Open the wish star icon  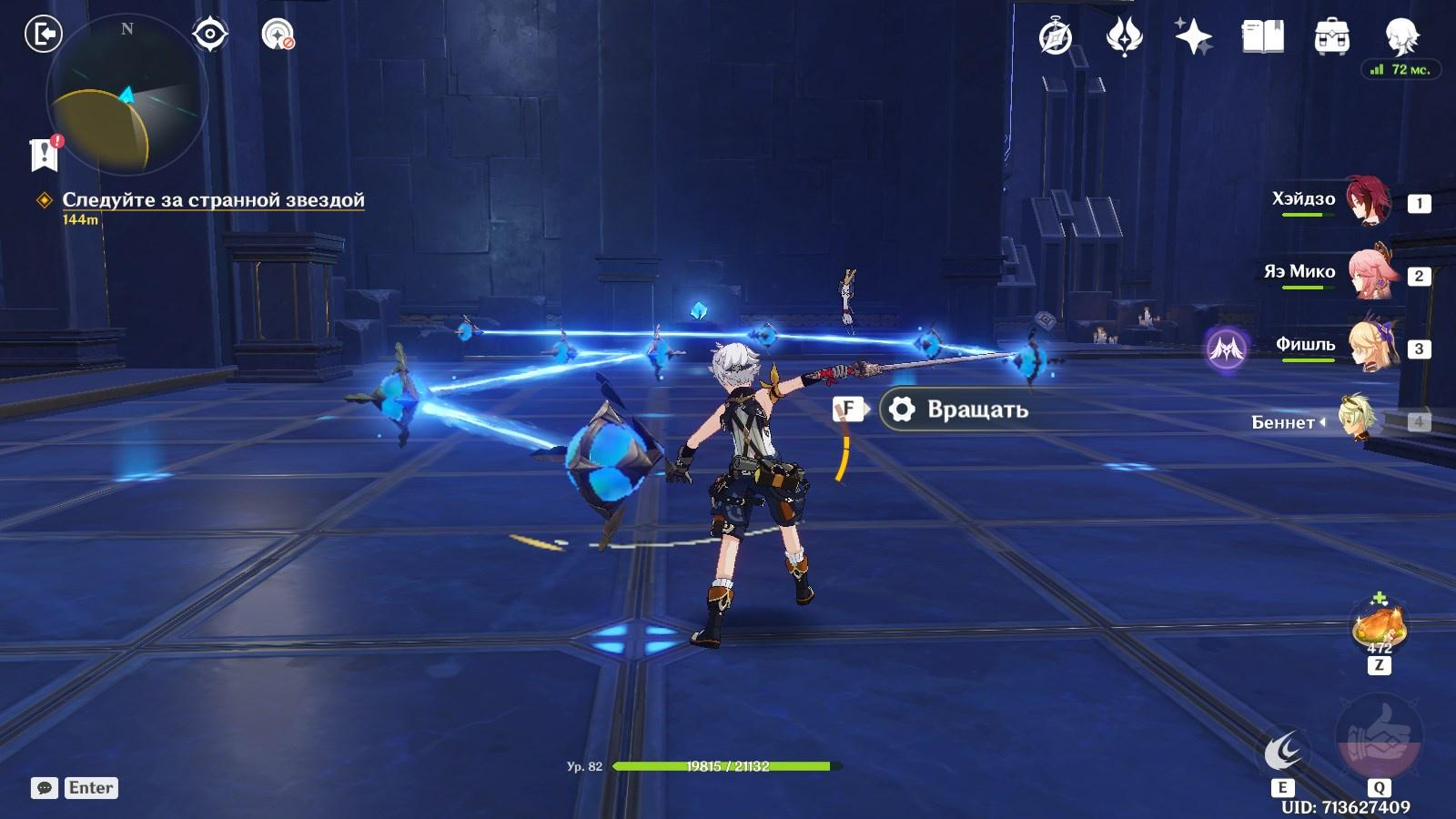pyautogui.click(x=1192, y=37)
